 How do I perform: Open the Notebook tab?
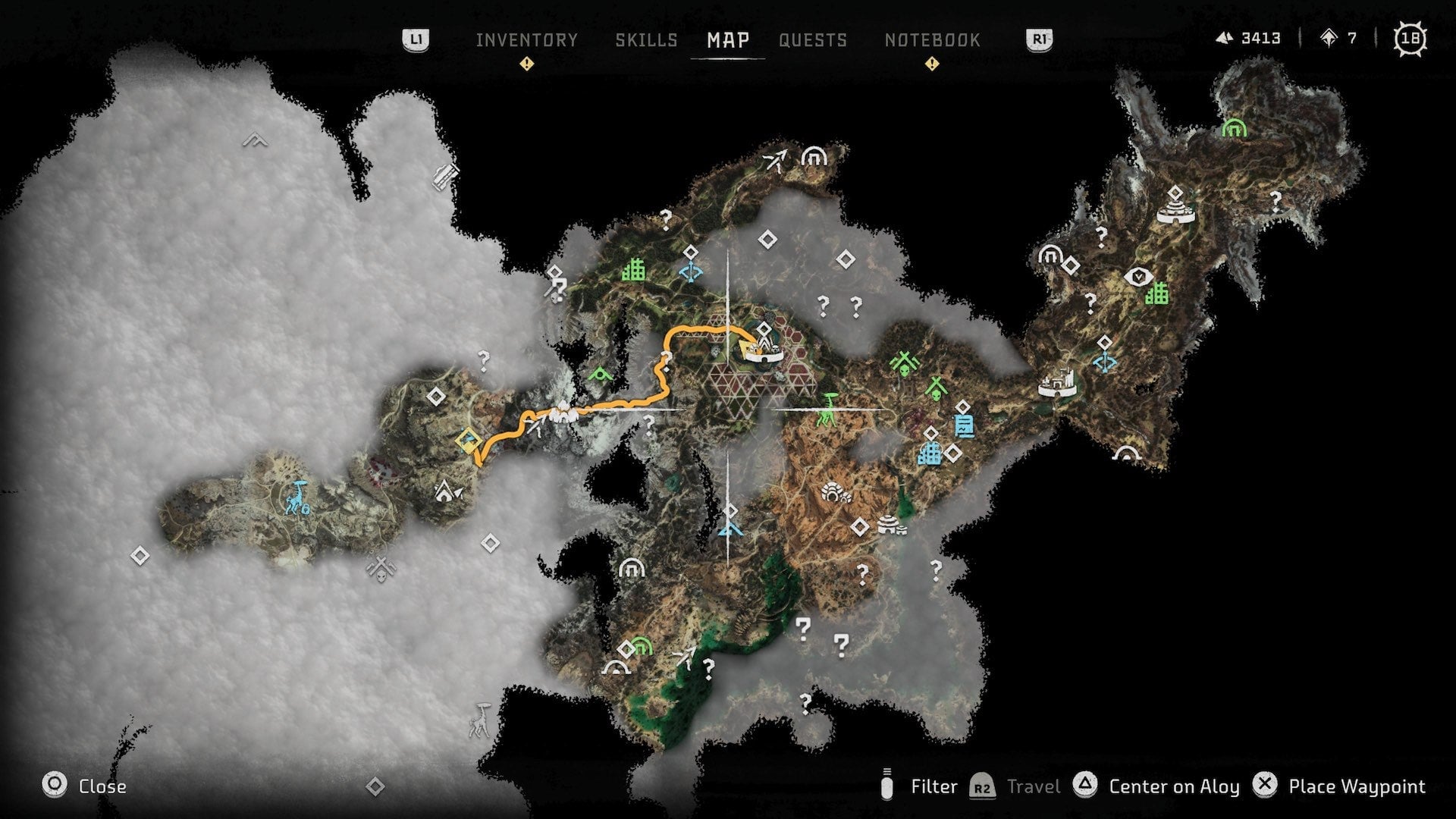tap(930, 40)
